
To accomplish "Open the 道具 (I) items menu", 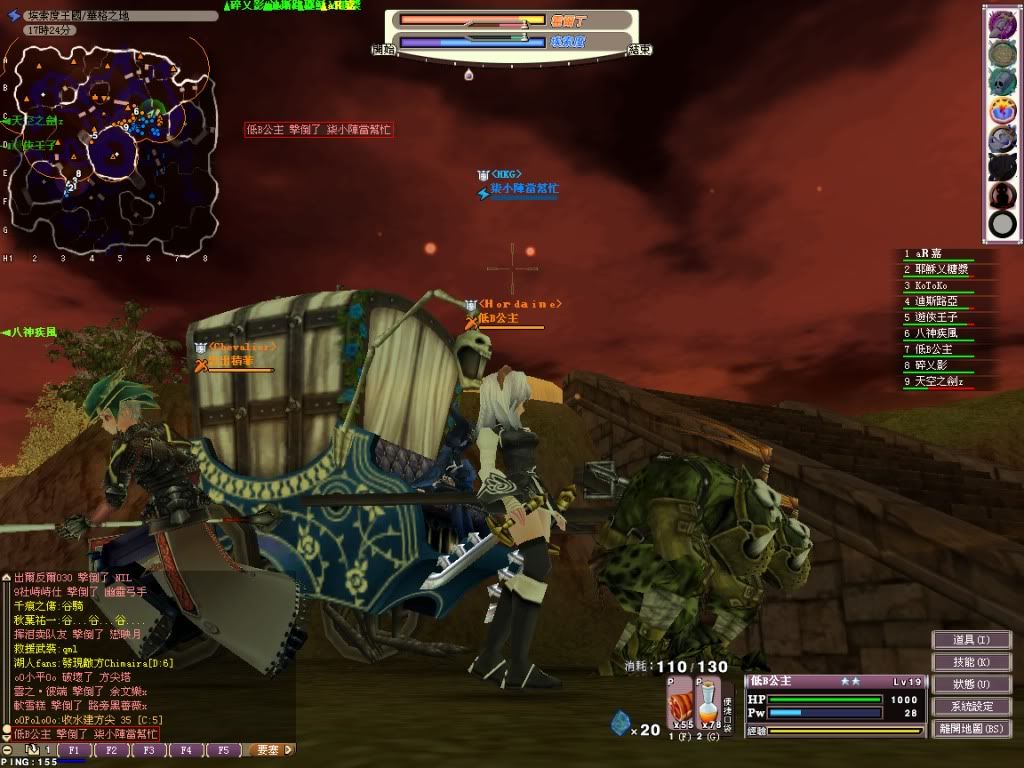I will [971, 640].
